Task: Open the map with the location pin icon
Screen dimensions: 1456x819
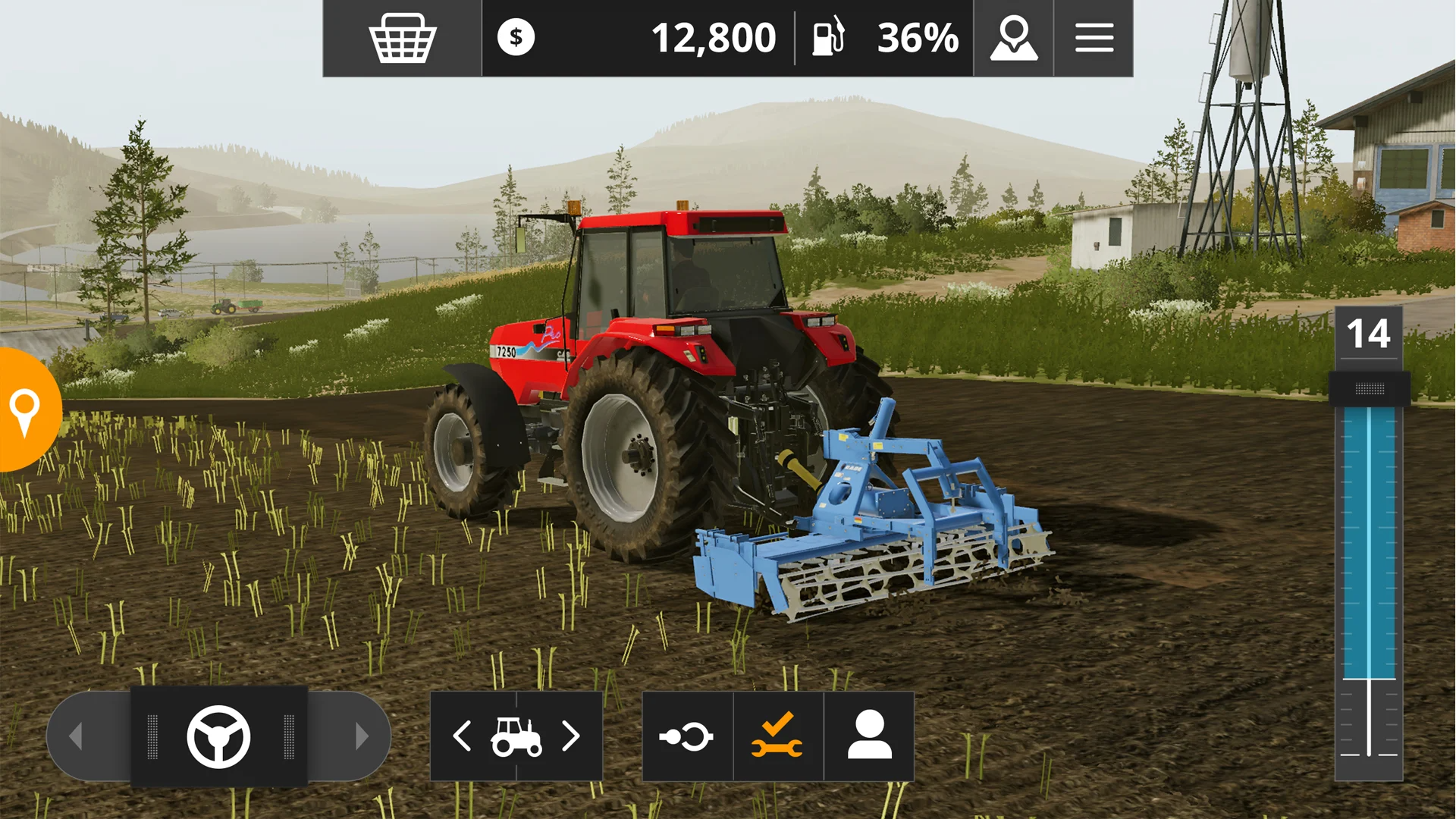Action: (x=1013, y=38)
